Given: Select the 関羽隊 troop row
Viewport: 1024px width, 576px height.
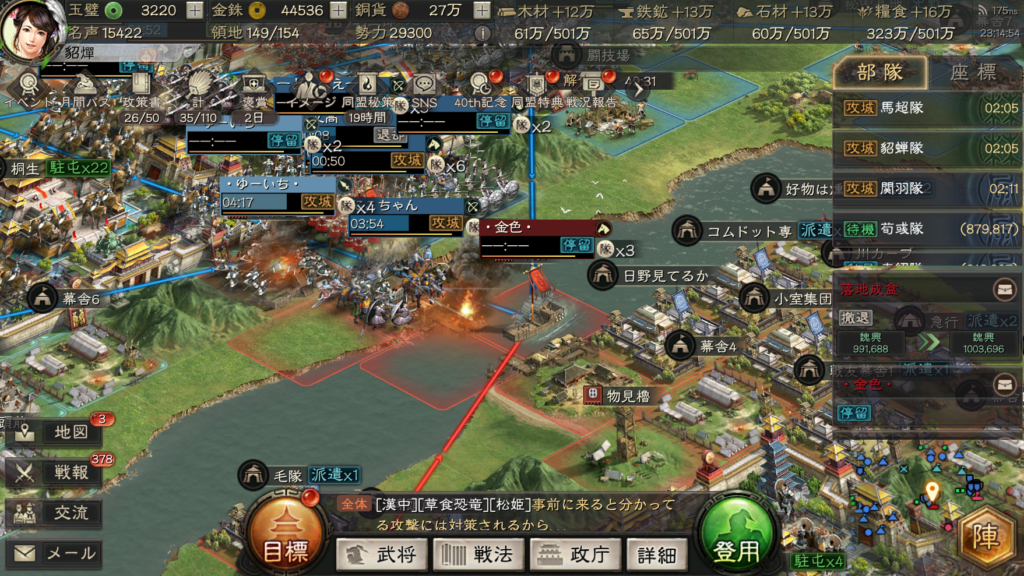Looking at the screenshot, I should (x=927, y=188).
